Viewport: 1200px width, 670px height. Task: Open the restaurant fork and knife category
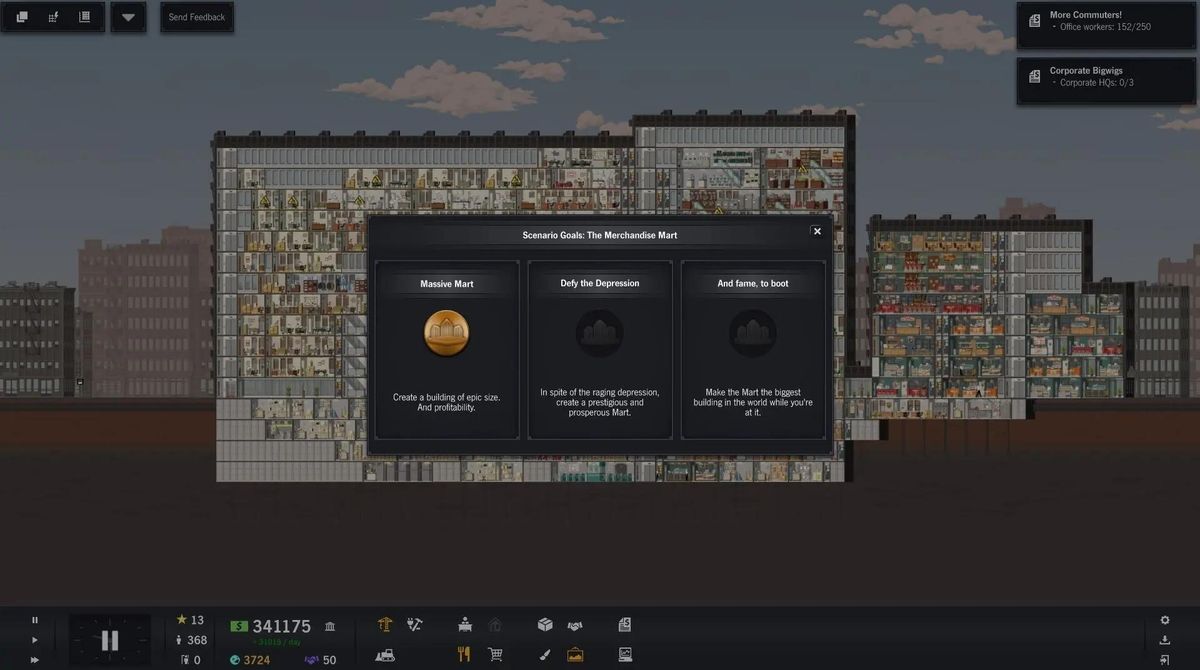[x=464, y=655]
